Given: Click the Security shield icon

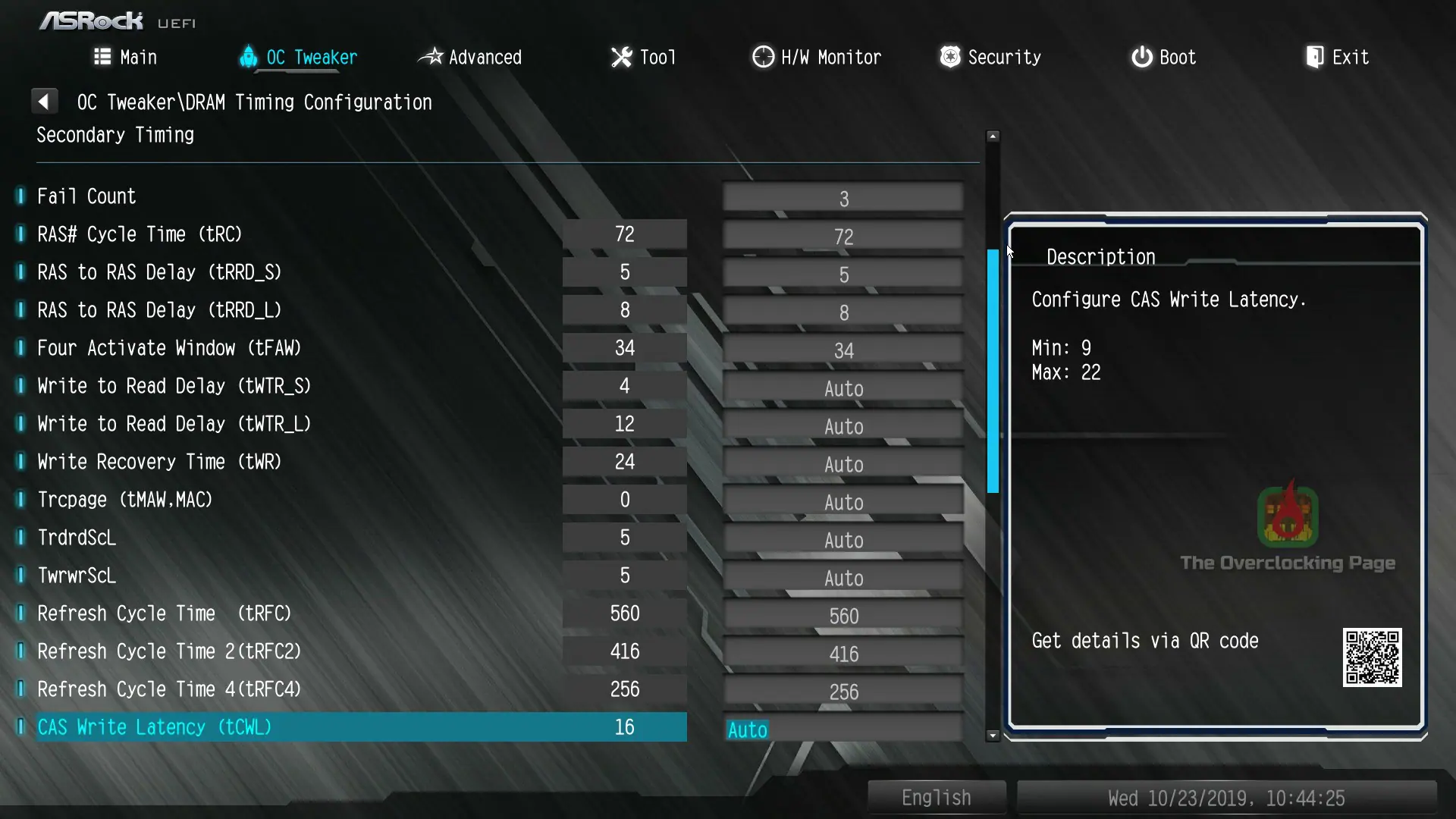Looking at the screenshot, I should point(949,56).
